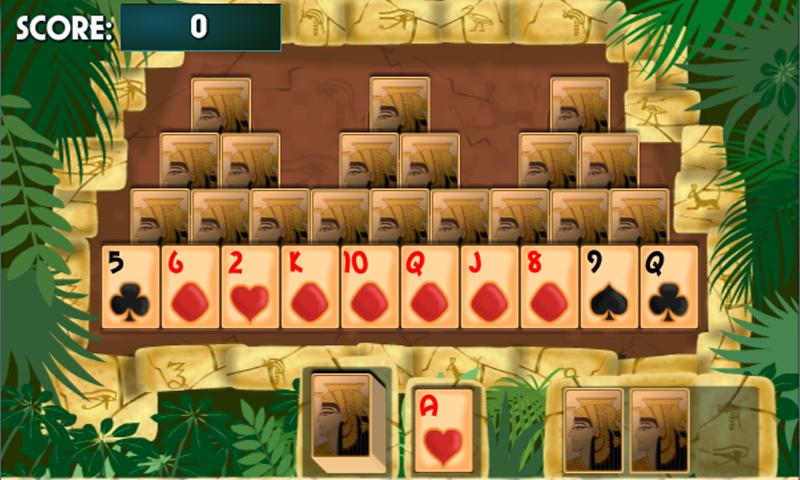Select the 9 of spades card
Screen dimensions: 800x480
(x=611, y=288)
